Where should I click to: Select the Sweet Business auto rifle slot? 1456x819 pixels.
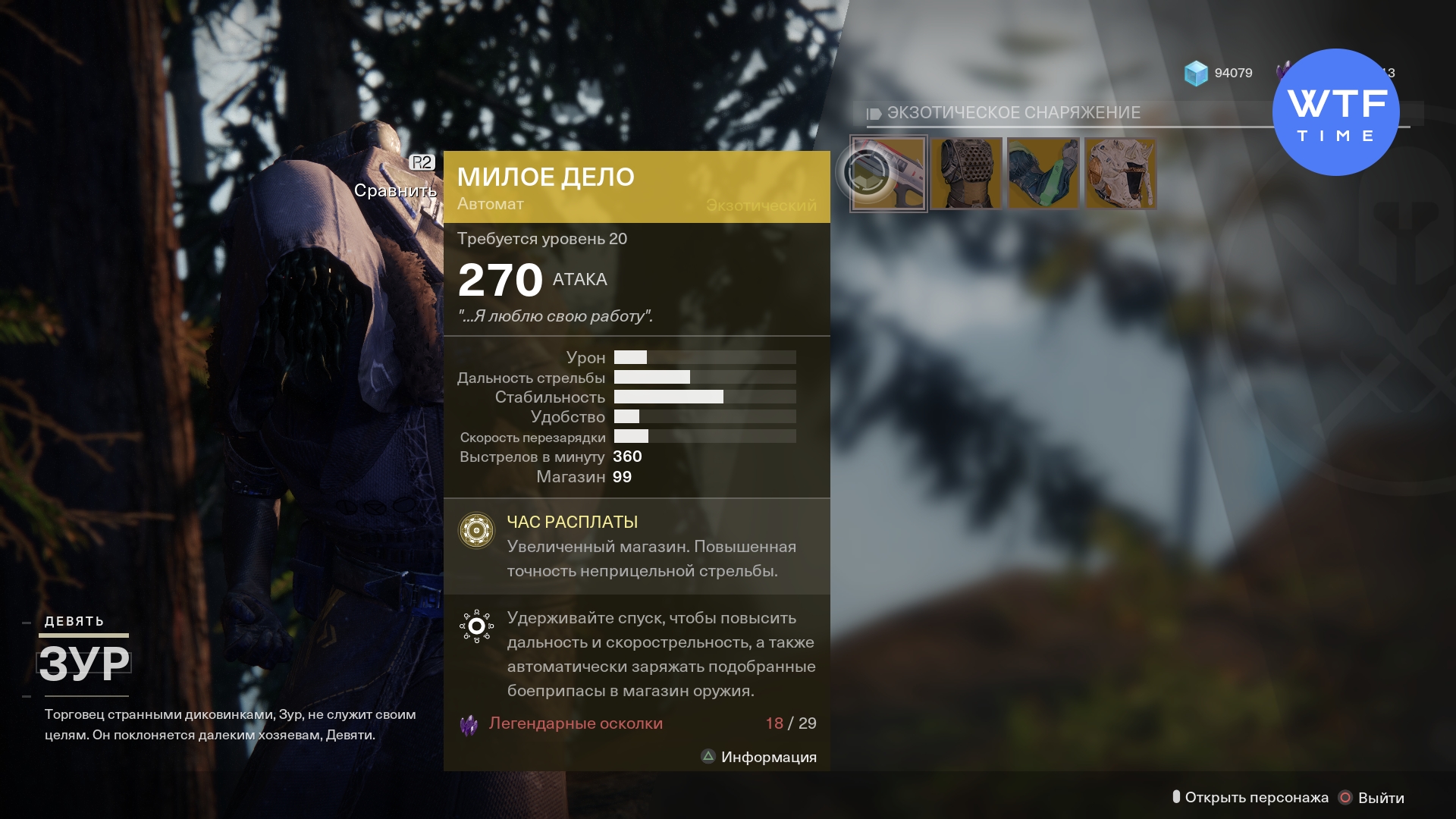tap(889, 174)
